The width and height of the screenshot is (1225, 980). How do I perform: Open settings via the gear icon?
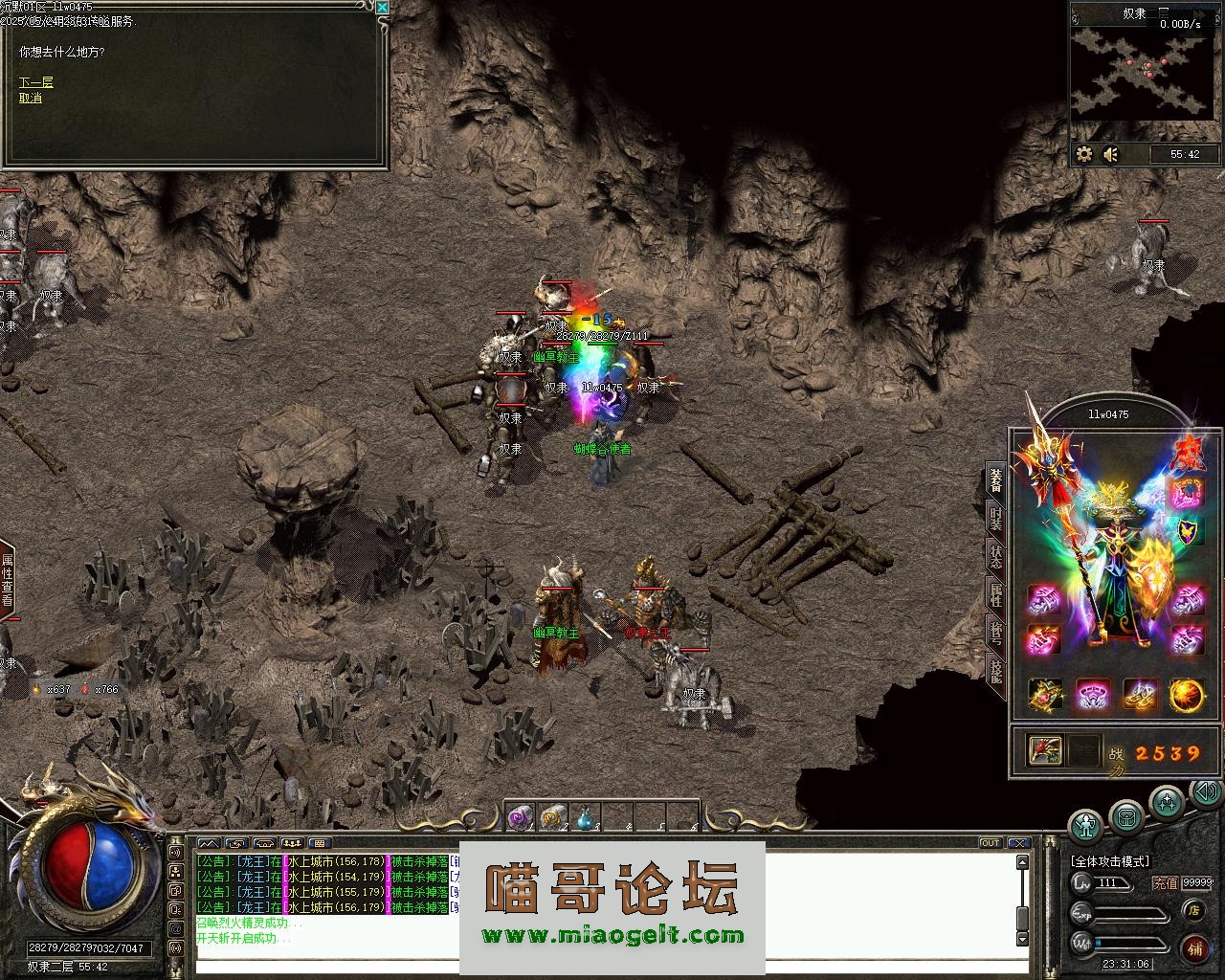pos(1084,154)
